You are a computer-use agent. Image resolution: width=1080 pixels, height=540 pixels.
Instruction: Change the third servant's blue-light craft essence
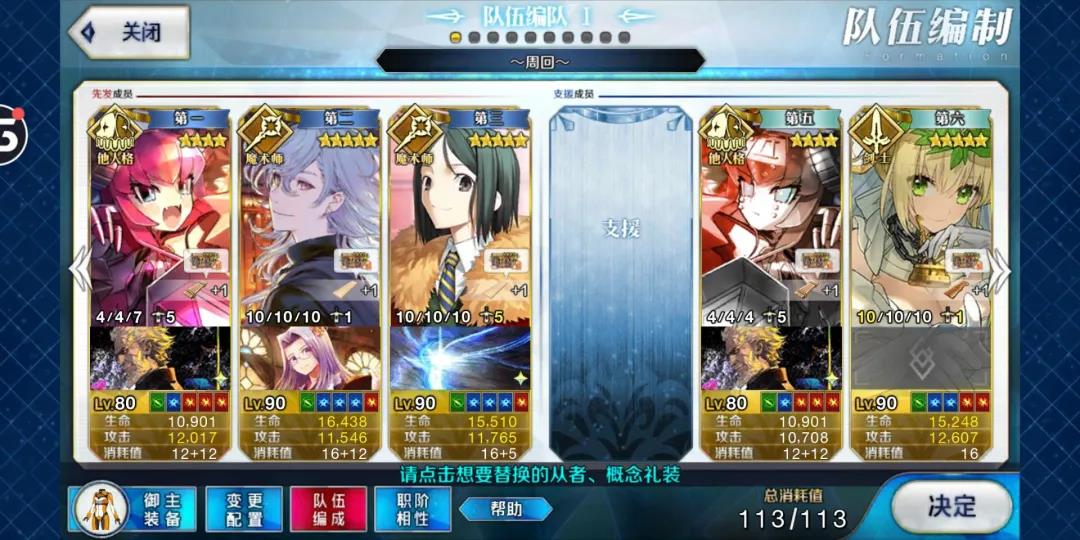pos(460,358)
